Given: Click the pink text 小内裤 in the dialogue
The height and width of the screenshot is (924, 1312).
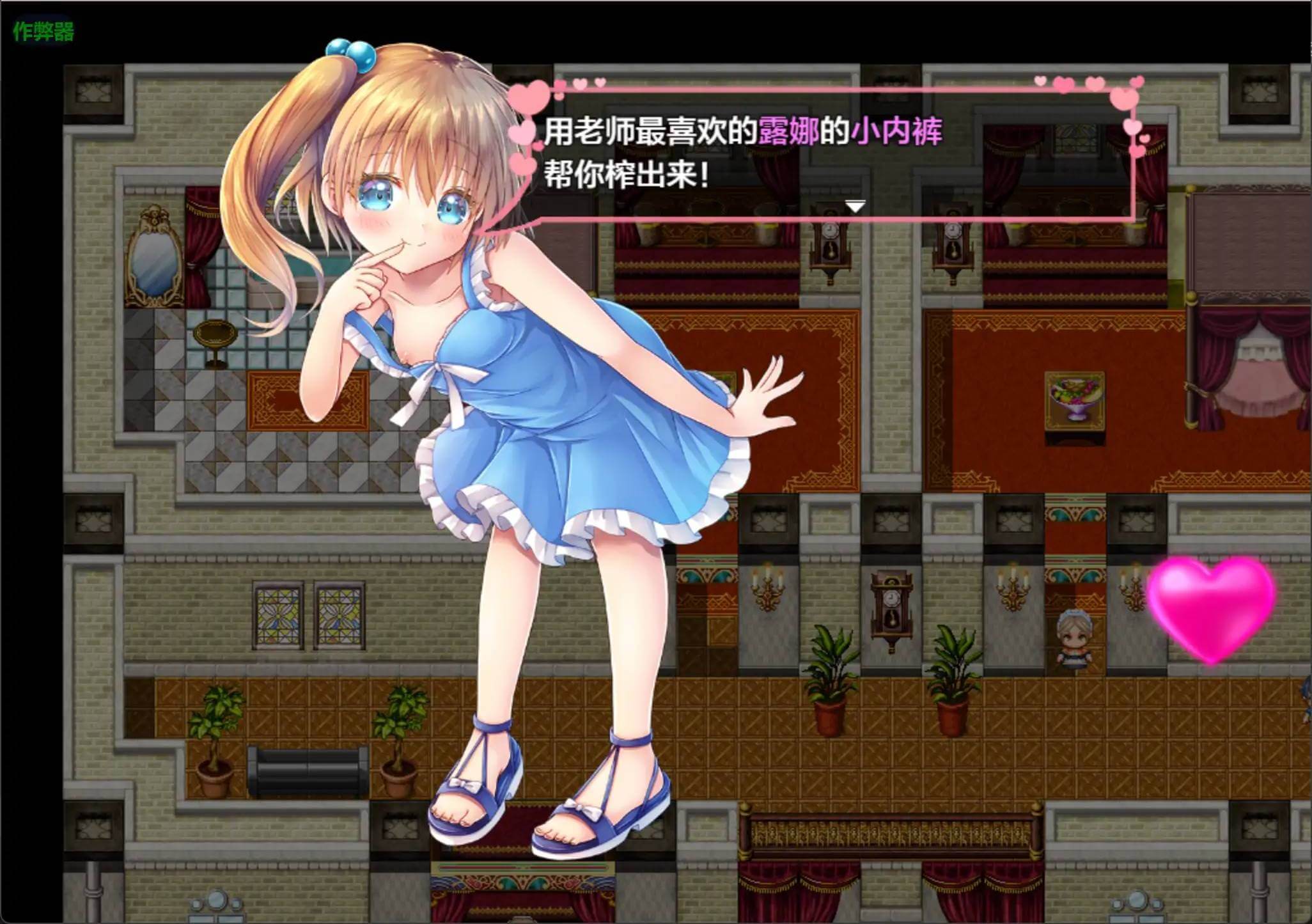Looking at the screenshot, I should 896,130.
